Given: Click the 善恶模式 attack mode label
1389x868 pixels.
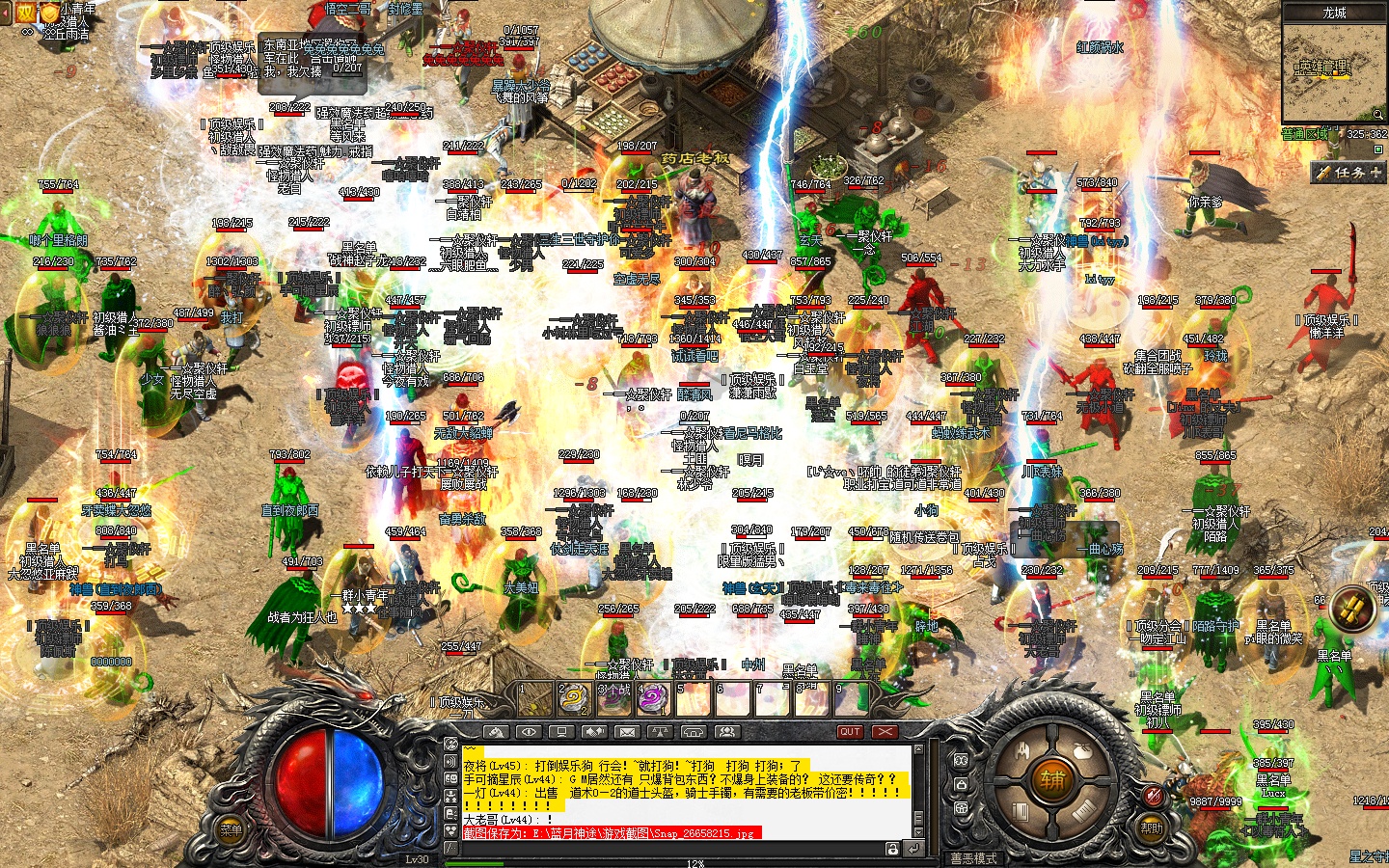Looking at the screenshot, I should pos(973,857).
